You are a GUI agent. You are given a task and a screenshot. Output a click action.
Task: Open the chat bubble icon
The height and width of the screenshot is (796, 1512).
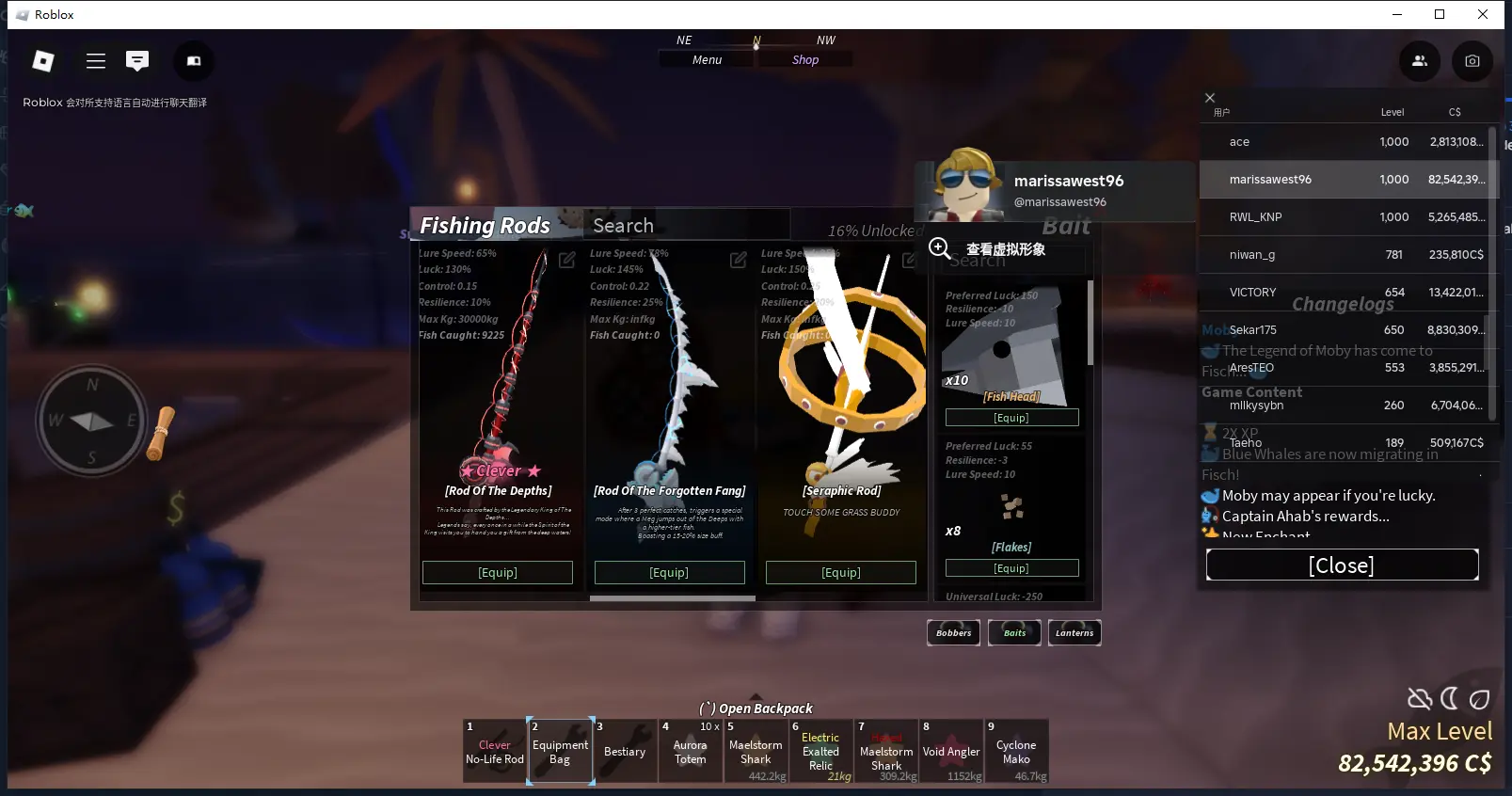(137, 60)
